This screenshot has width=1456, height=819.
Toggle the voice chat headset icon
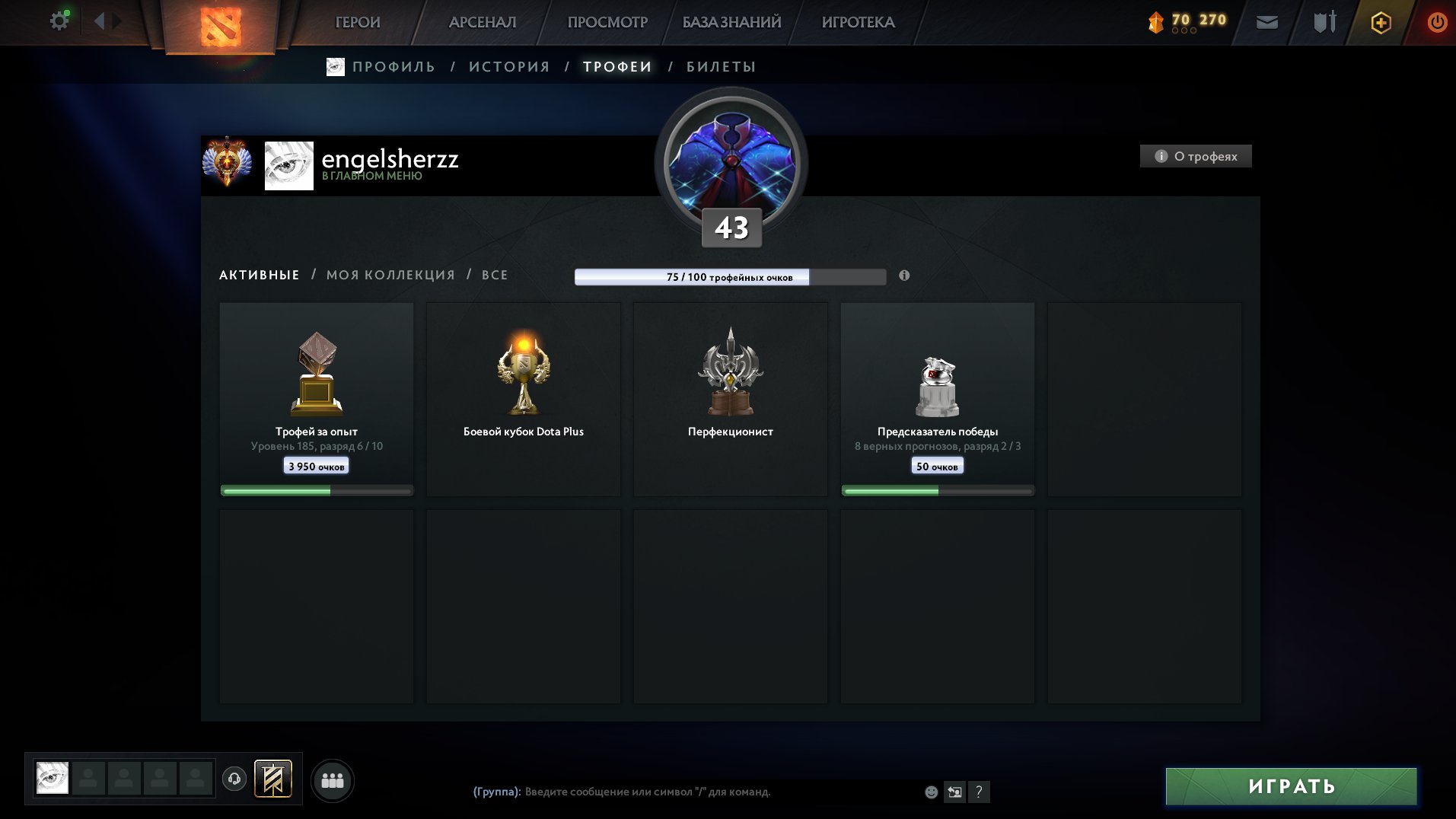click(x=234, y=779)
